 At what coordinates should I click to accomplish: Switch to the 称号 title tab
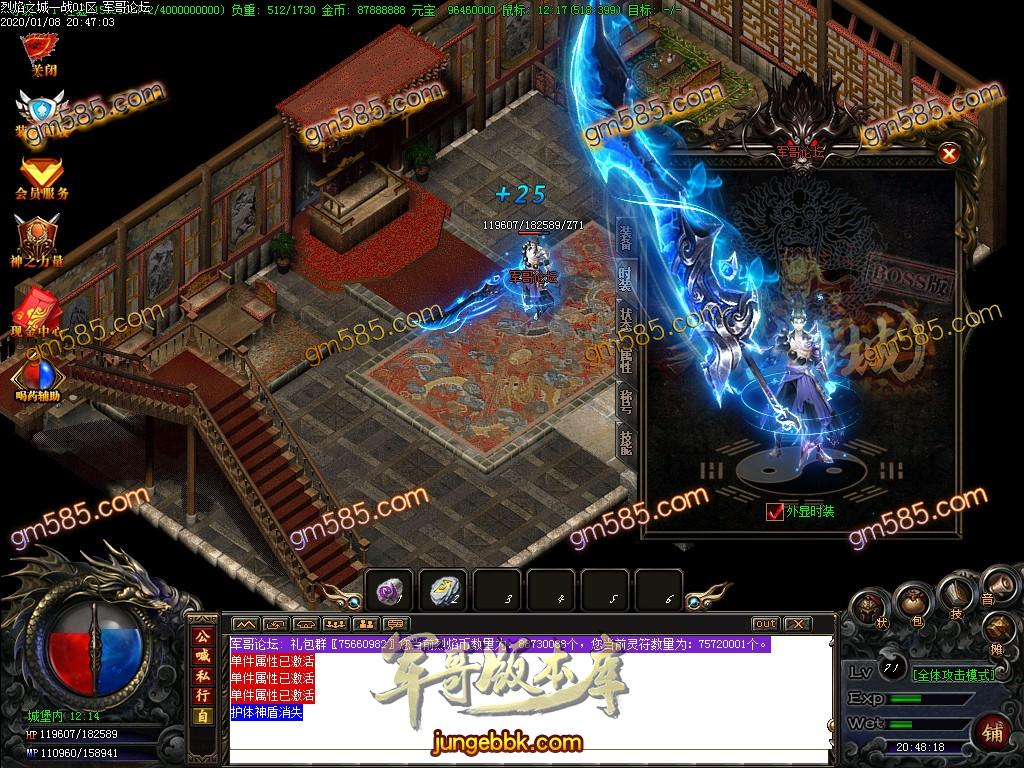tap(625, 403)
